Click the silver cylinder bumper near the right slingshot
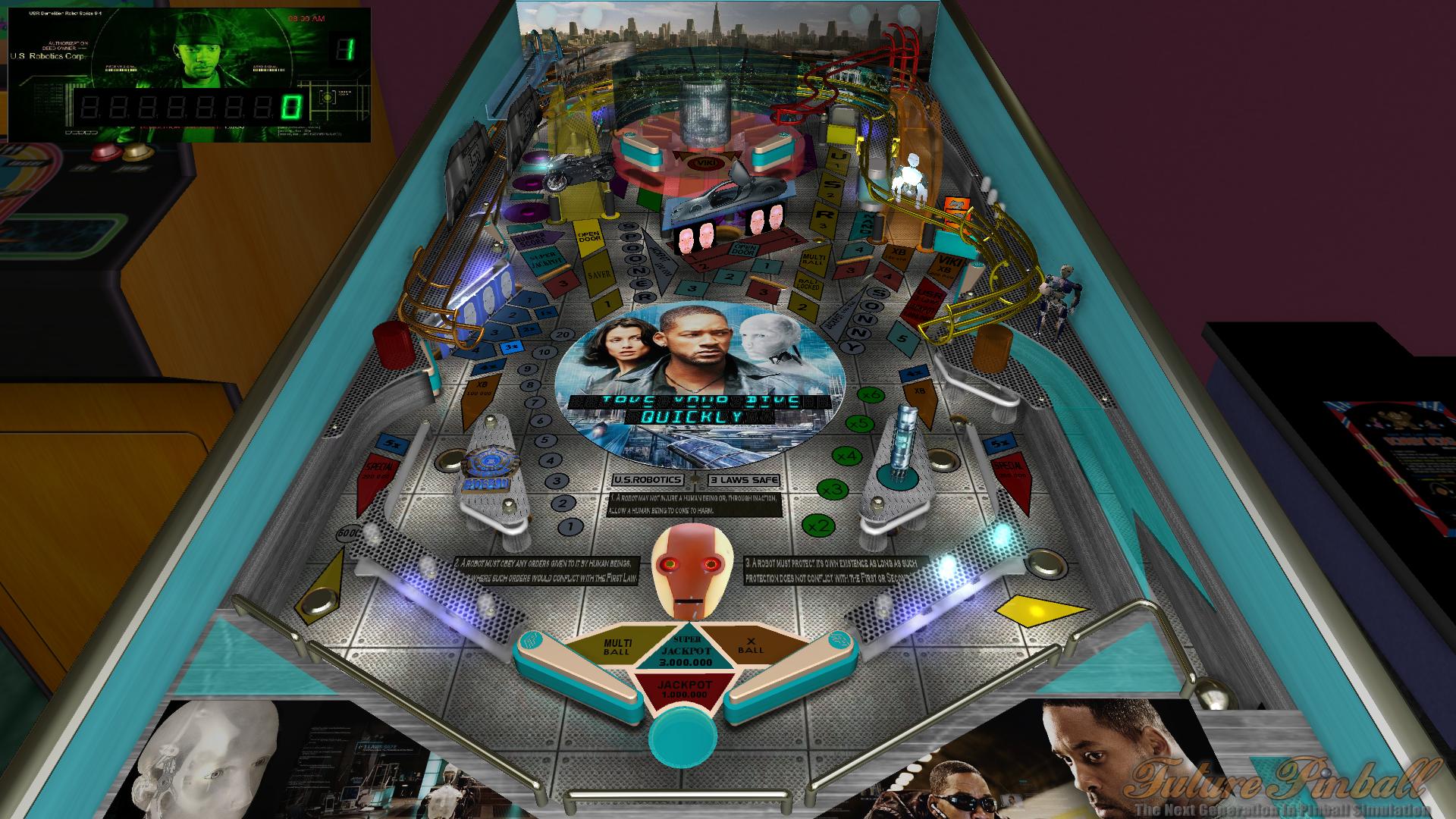1456x819 pixels. coord(904,440)
